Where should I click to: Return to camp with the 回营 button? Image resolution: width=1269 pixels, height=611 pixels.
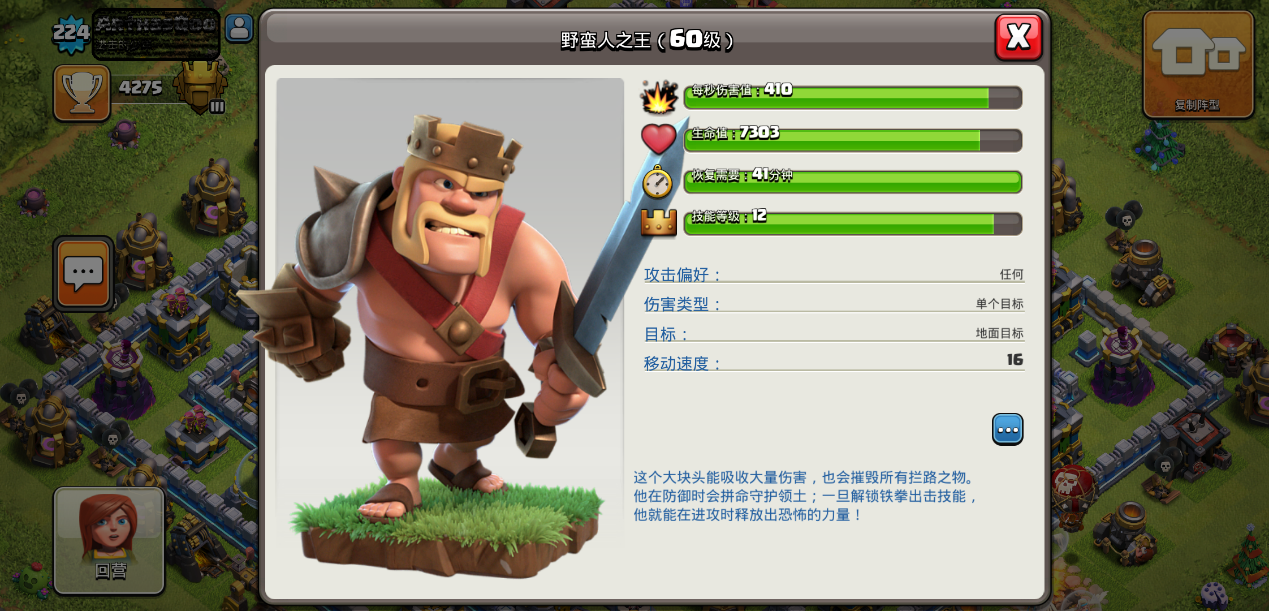tap(109, 540)
